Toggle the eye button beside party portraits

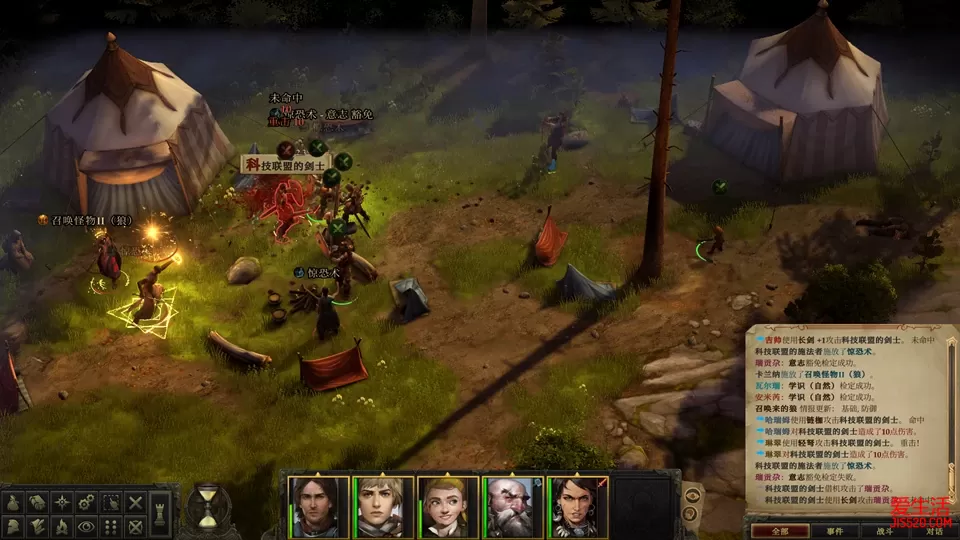point(691,496)
